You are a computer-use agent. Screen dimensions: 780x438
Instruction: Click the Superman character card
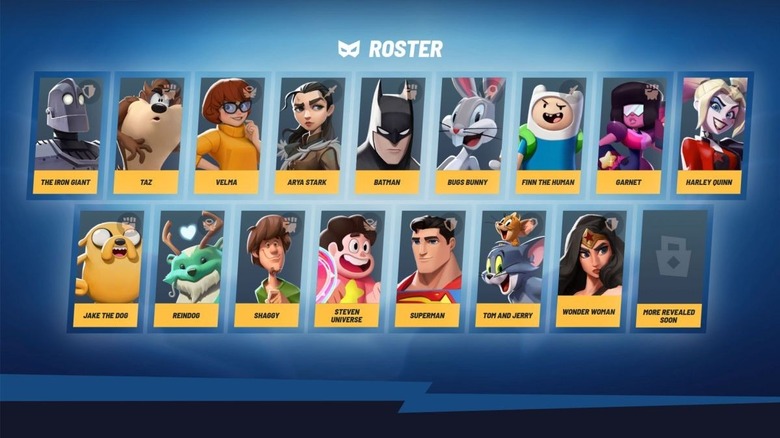tap(428, 268)
